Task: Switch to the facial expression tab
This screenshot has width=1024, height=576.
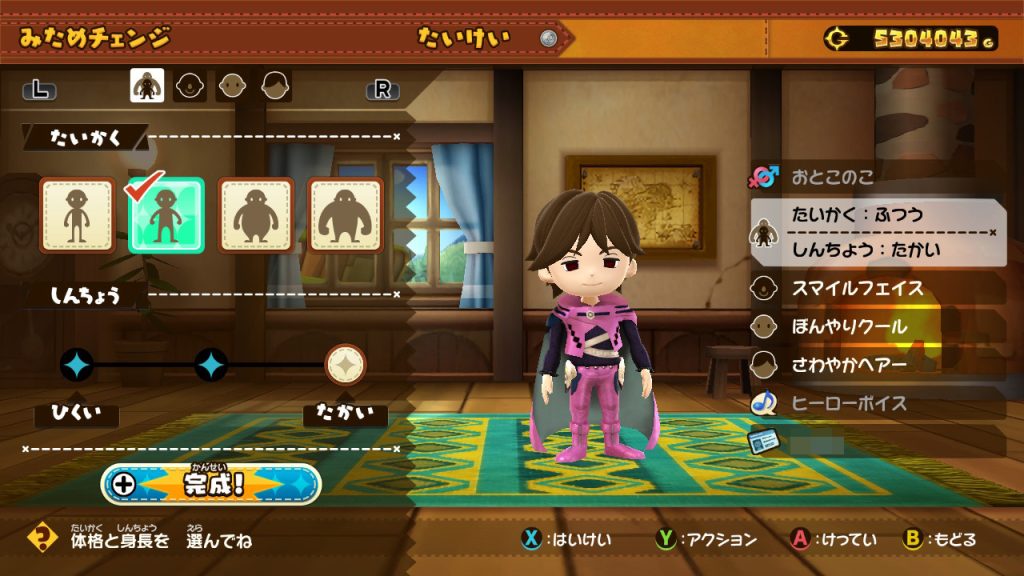Action: pos(233,86)
